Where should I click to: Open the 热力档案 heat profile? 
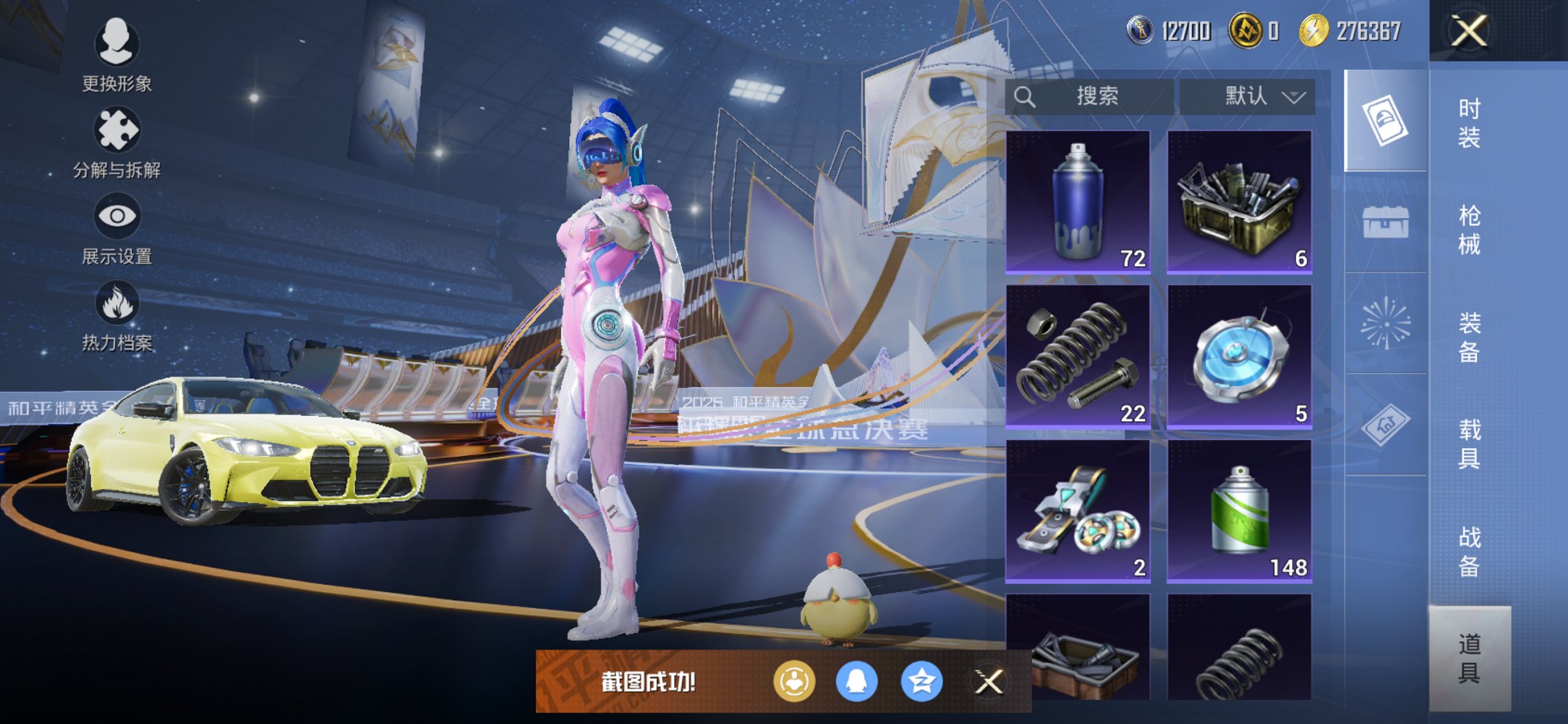click(x=117, y=315)
